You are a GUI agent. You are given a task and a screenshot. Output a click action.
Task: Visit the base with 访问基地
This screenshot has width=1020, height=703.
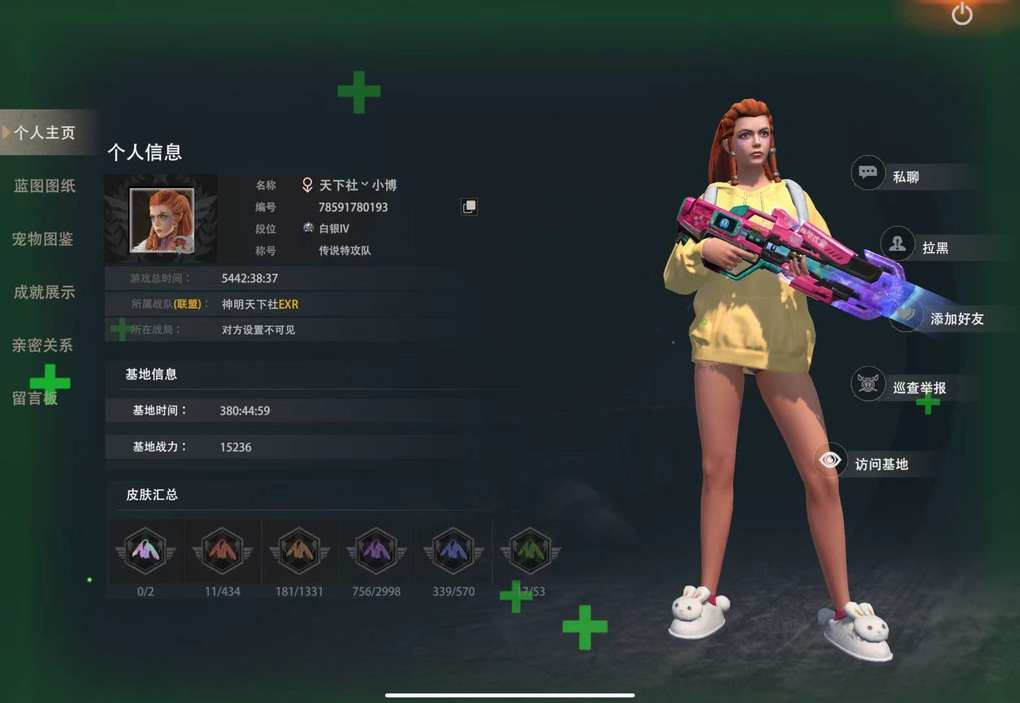click(880, 463)
